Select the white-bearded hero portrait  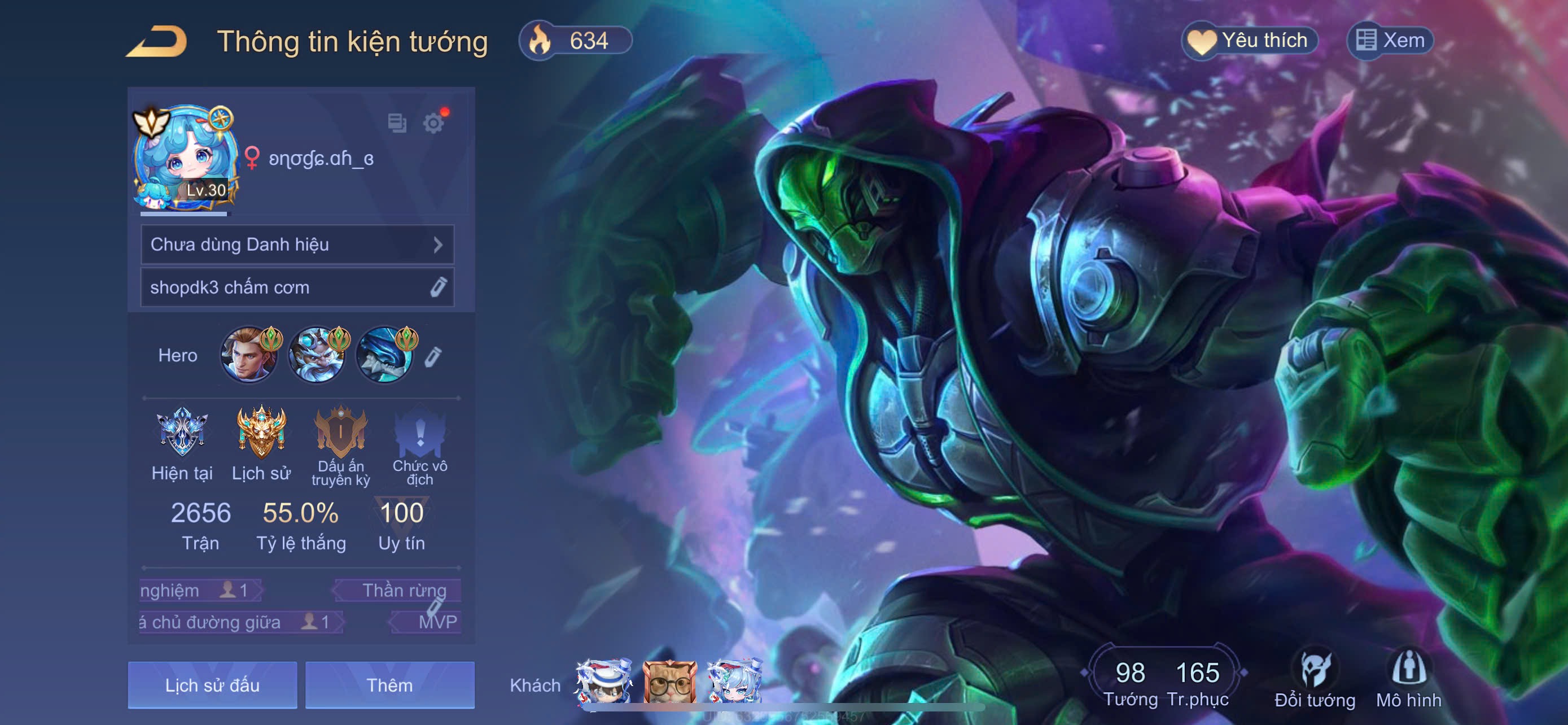click(317, 355)
